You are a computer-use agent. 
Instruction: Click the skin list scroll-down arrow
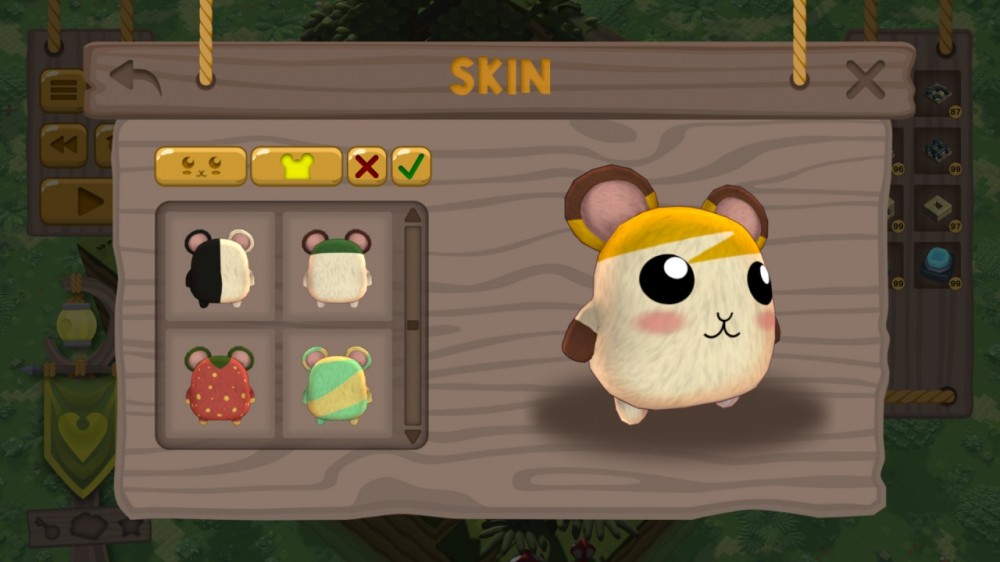click(412, 436)
